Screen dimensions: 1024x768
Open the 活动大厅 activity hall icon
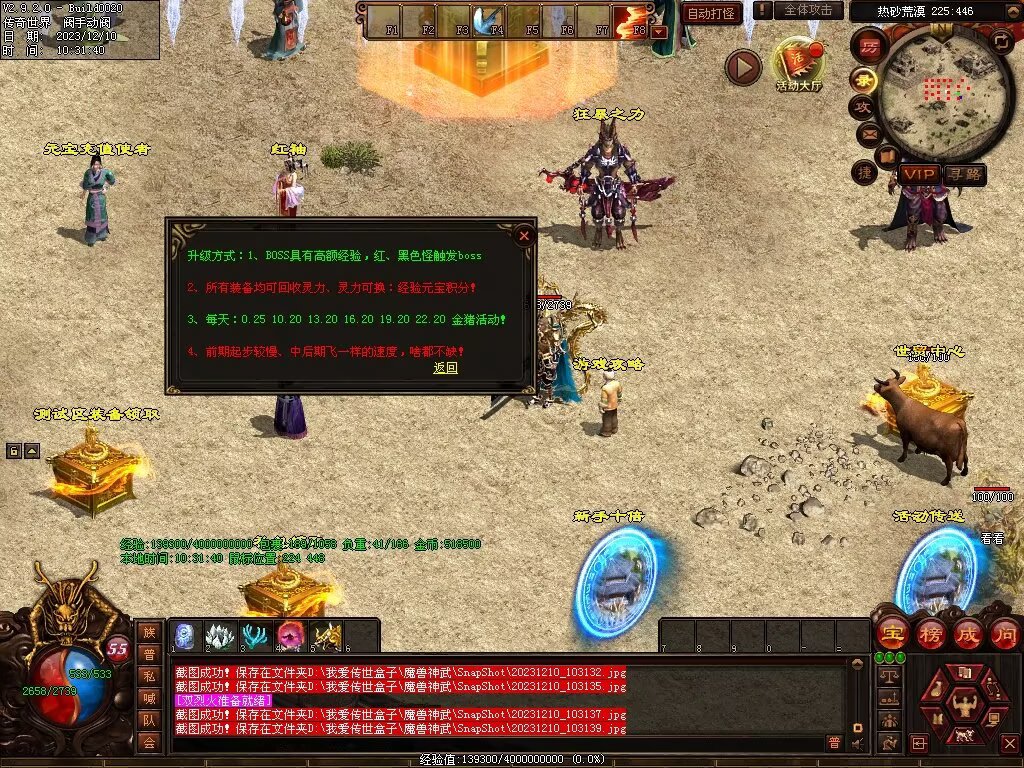[799, 65]
